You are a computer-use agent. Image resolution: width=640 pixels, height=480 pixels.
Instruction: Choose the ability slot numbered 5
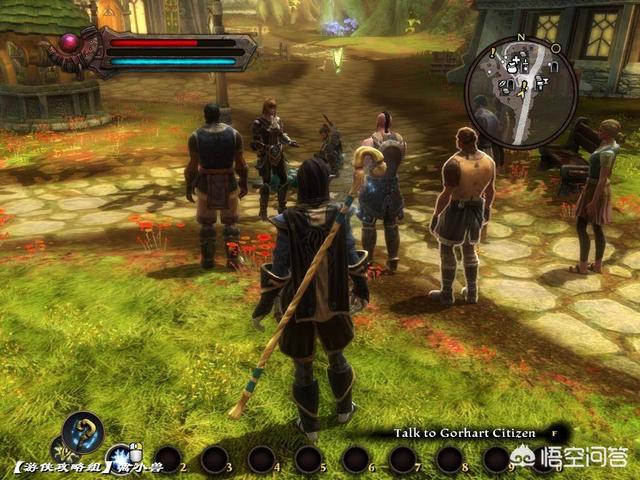click(309, 460)
